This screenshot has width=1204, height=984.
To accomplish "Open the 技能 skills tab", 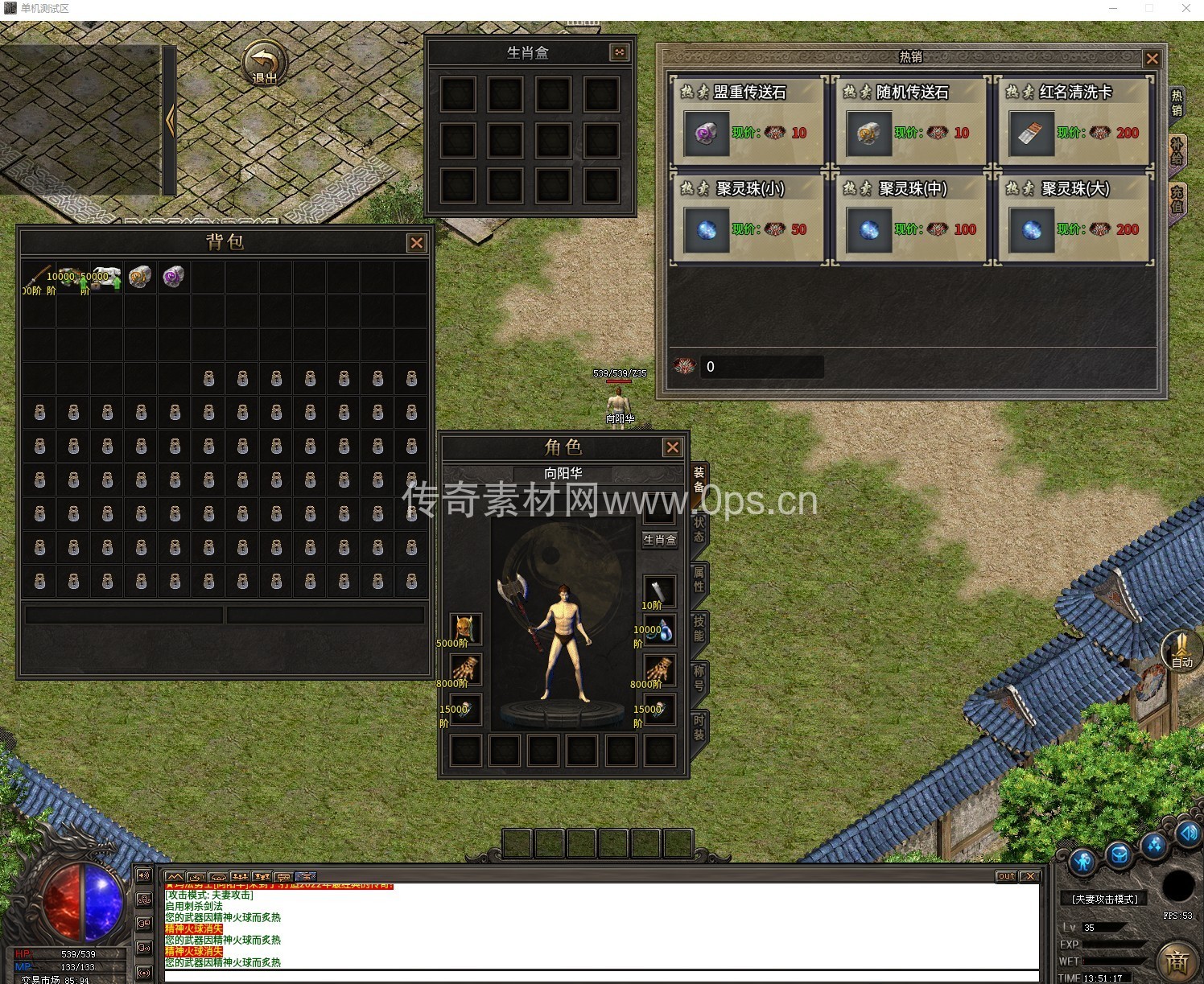I will (x=699, y=628).
